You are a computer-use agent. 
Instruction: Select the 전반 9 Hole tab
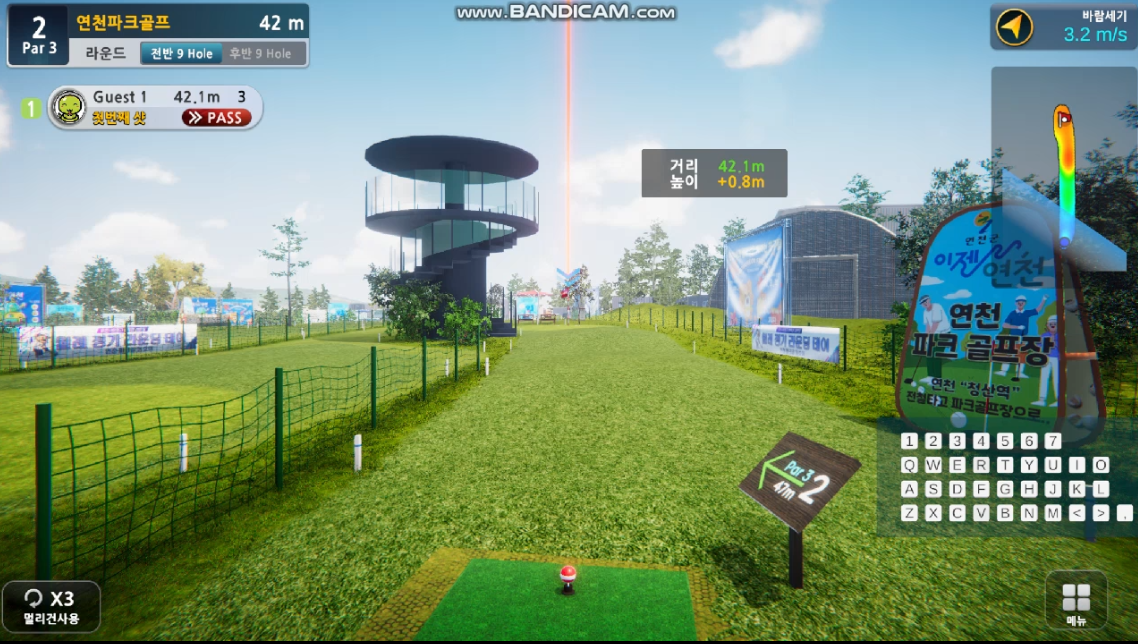tap(179, 53)
